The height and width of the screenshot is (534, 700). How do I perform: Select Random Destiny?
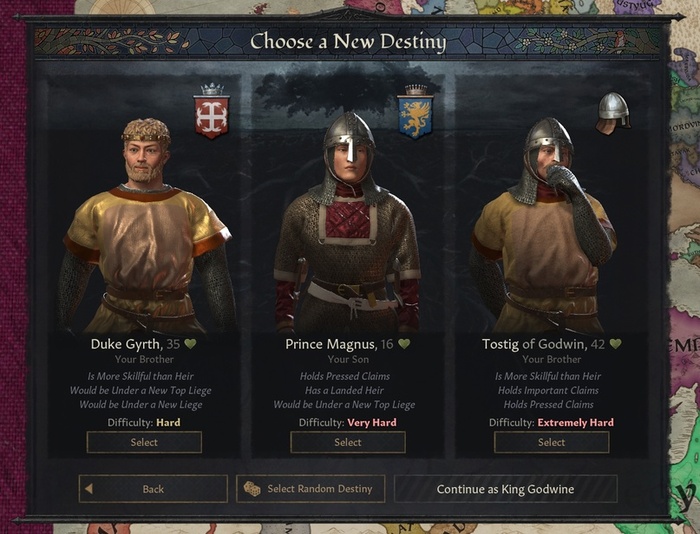[x=310, y=489]
